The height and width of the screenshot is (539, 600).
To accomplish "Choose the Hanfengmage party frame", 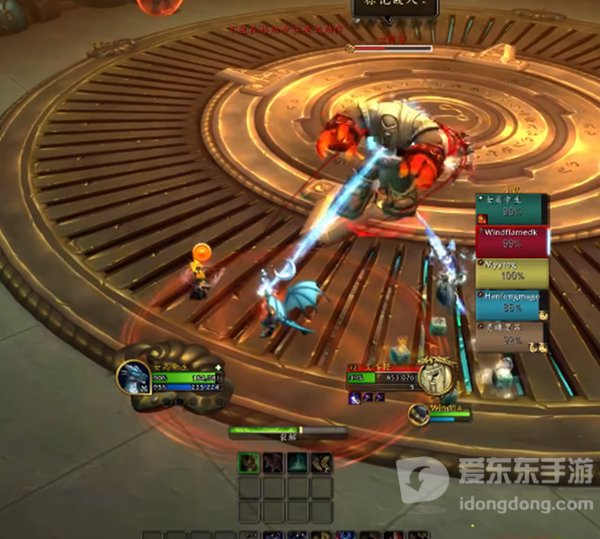I will click(511, 304).
